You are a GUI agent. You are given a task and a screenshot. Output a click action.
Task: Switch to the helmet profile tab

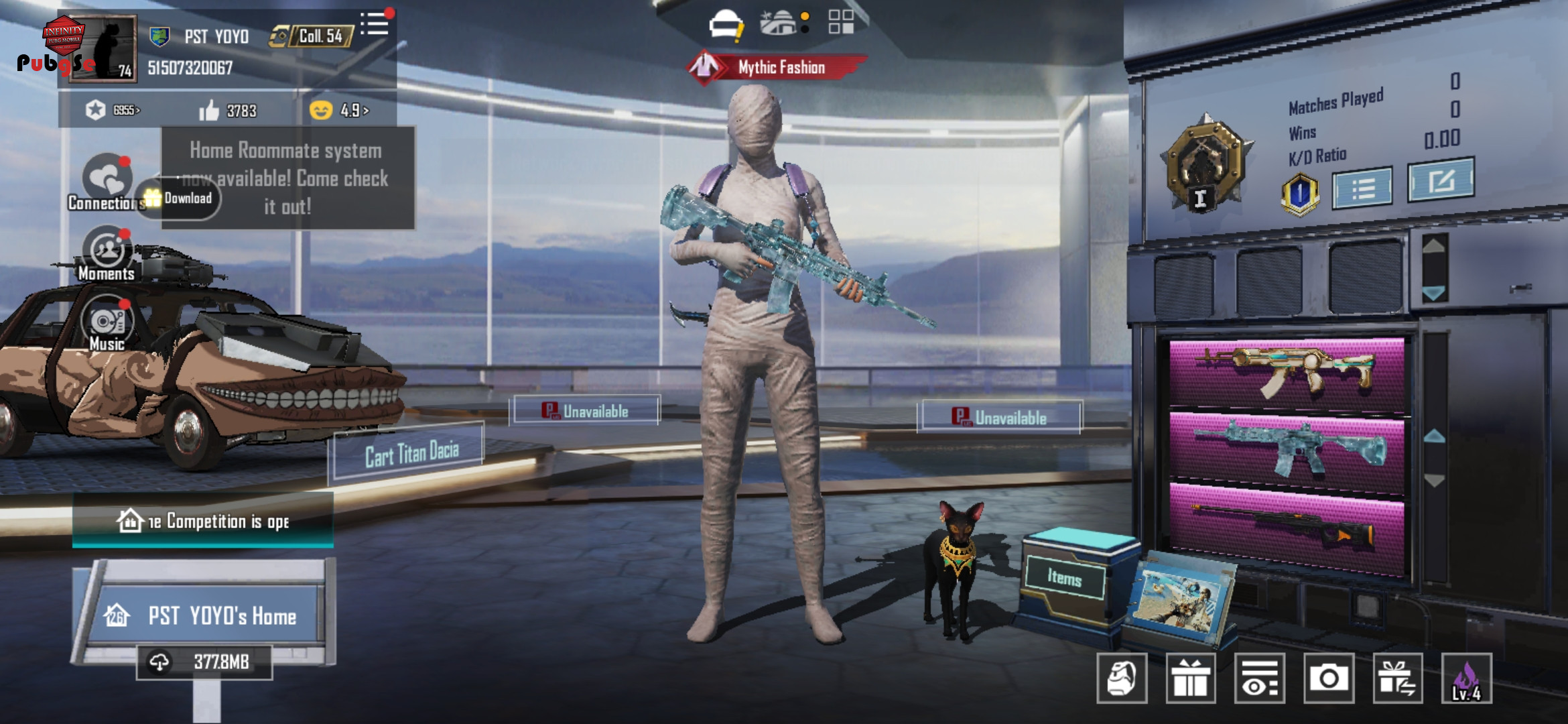point(725,25)
